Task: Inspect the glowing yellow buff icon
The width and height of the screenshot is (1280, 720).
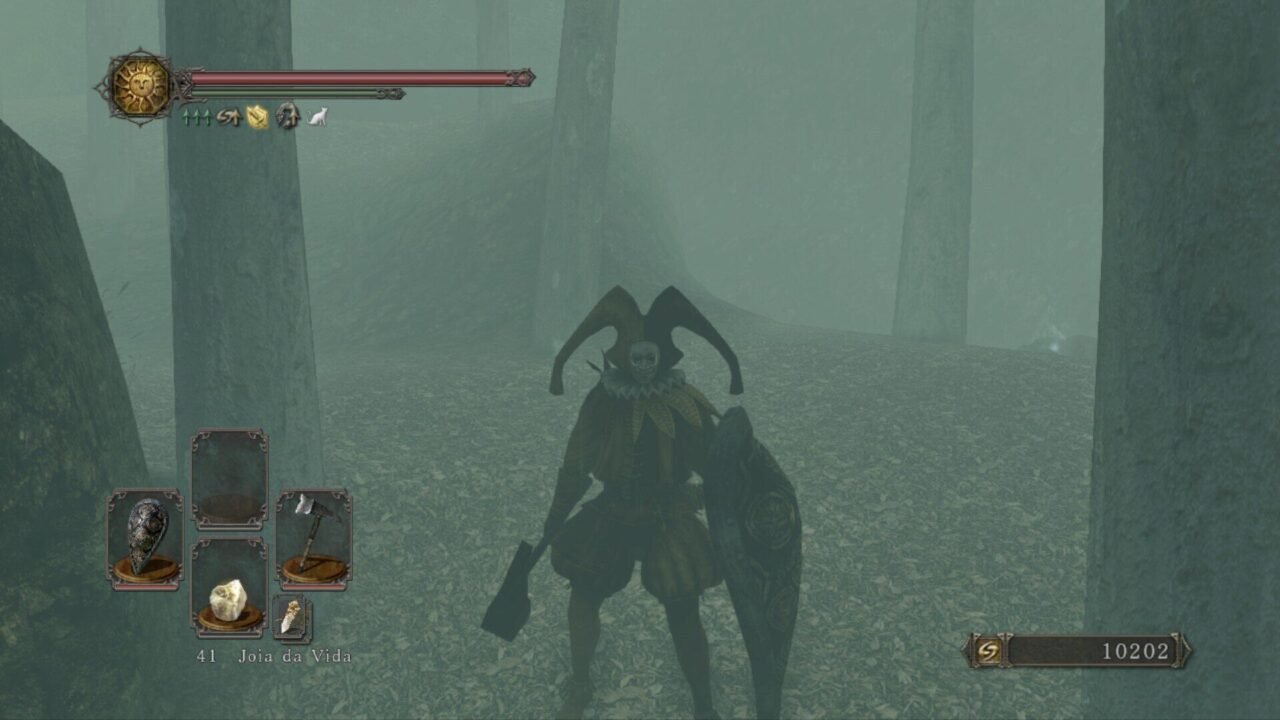Action: pos(258,118)
